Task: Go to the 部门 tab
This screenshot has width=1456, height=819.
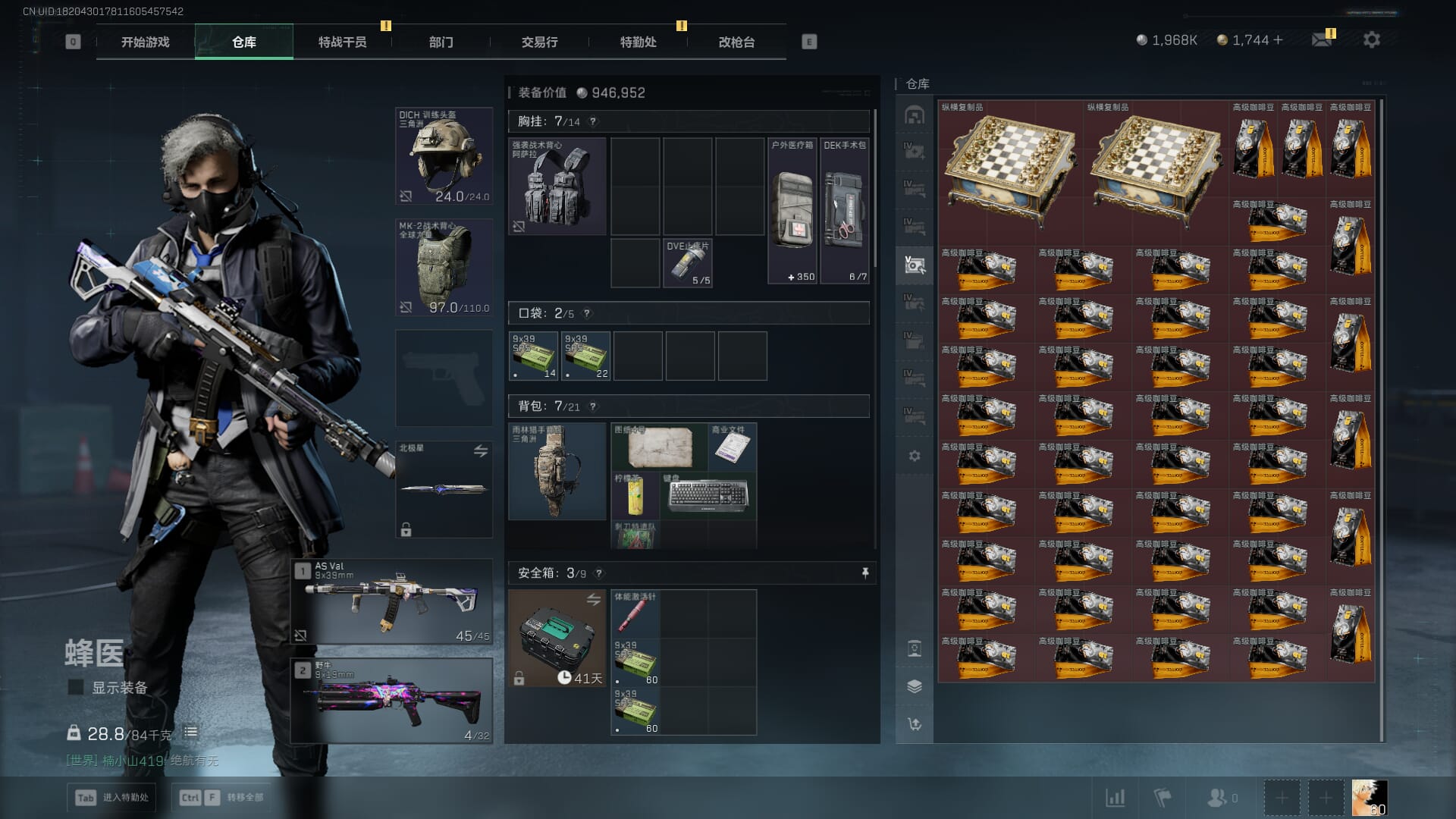Action: 441,42
